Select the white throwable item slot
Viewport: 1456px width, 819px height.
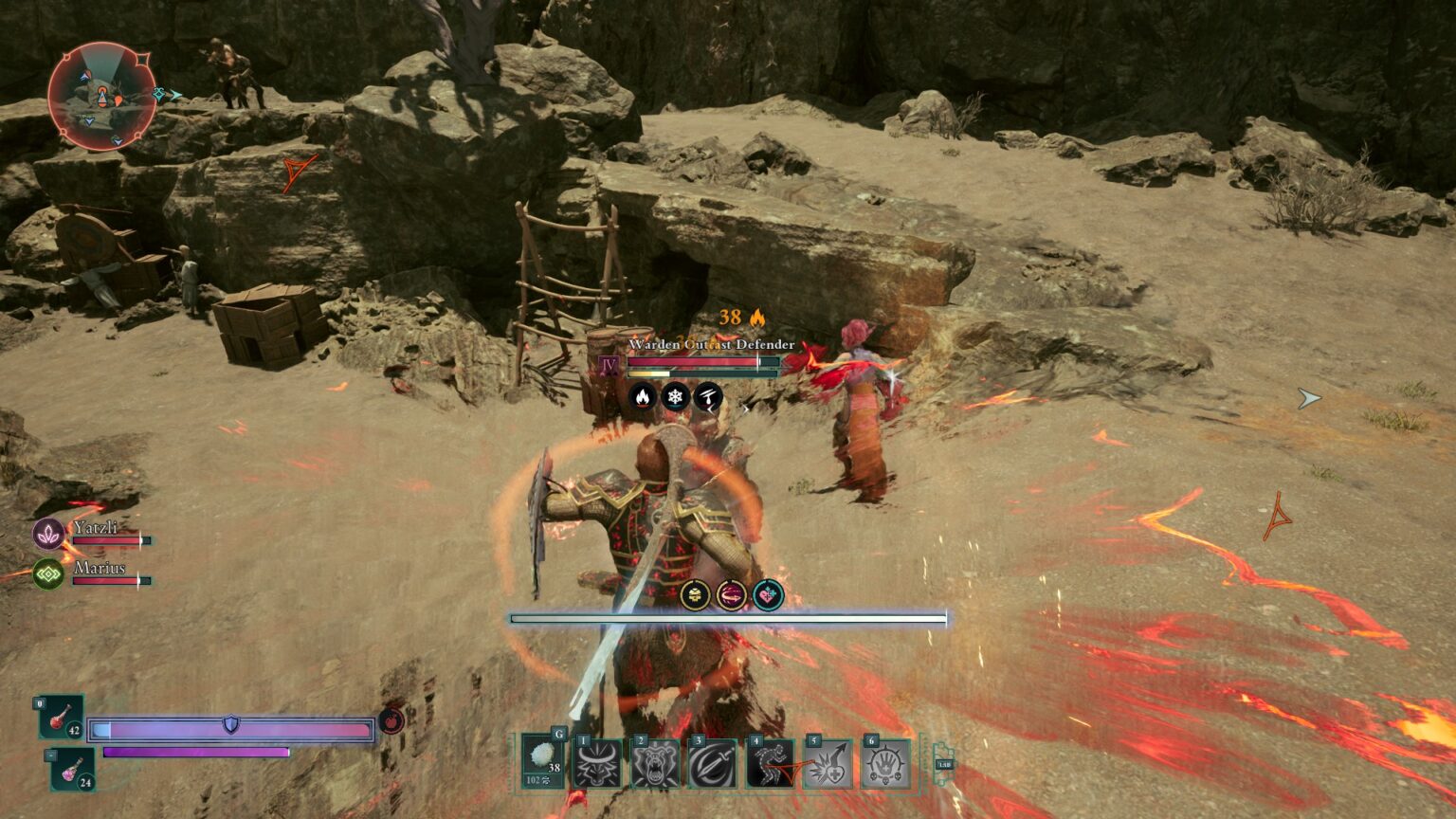(543, 762)
